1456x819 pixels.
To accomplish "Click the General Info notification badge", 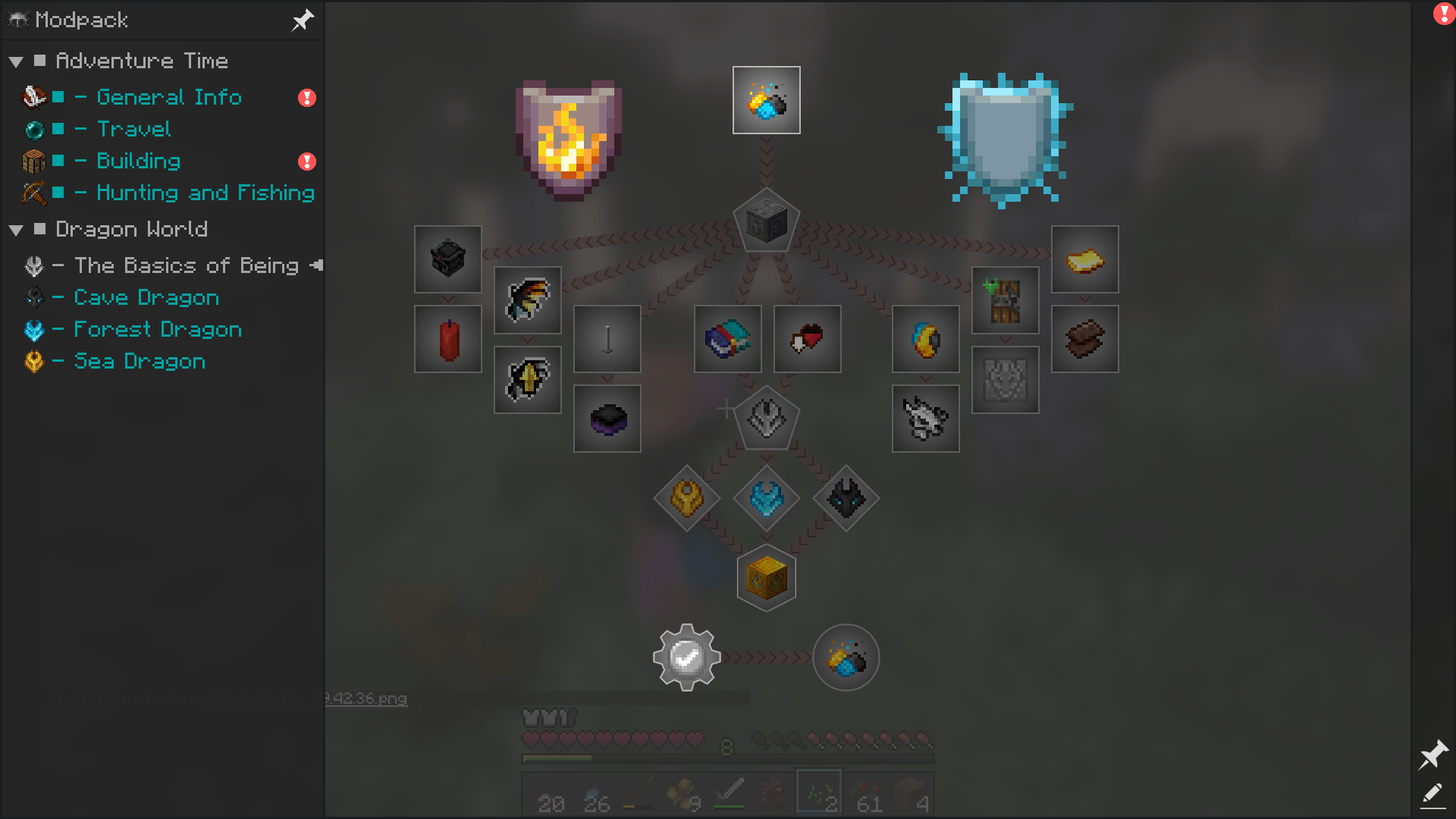I will [306, 97].
